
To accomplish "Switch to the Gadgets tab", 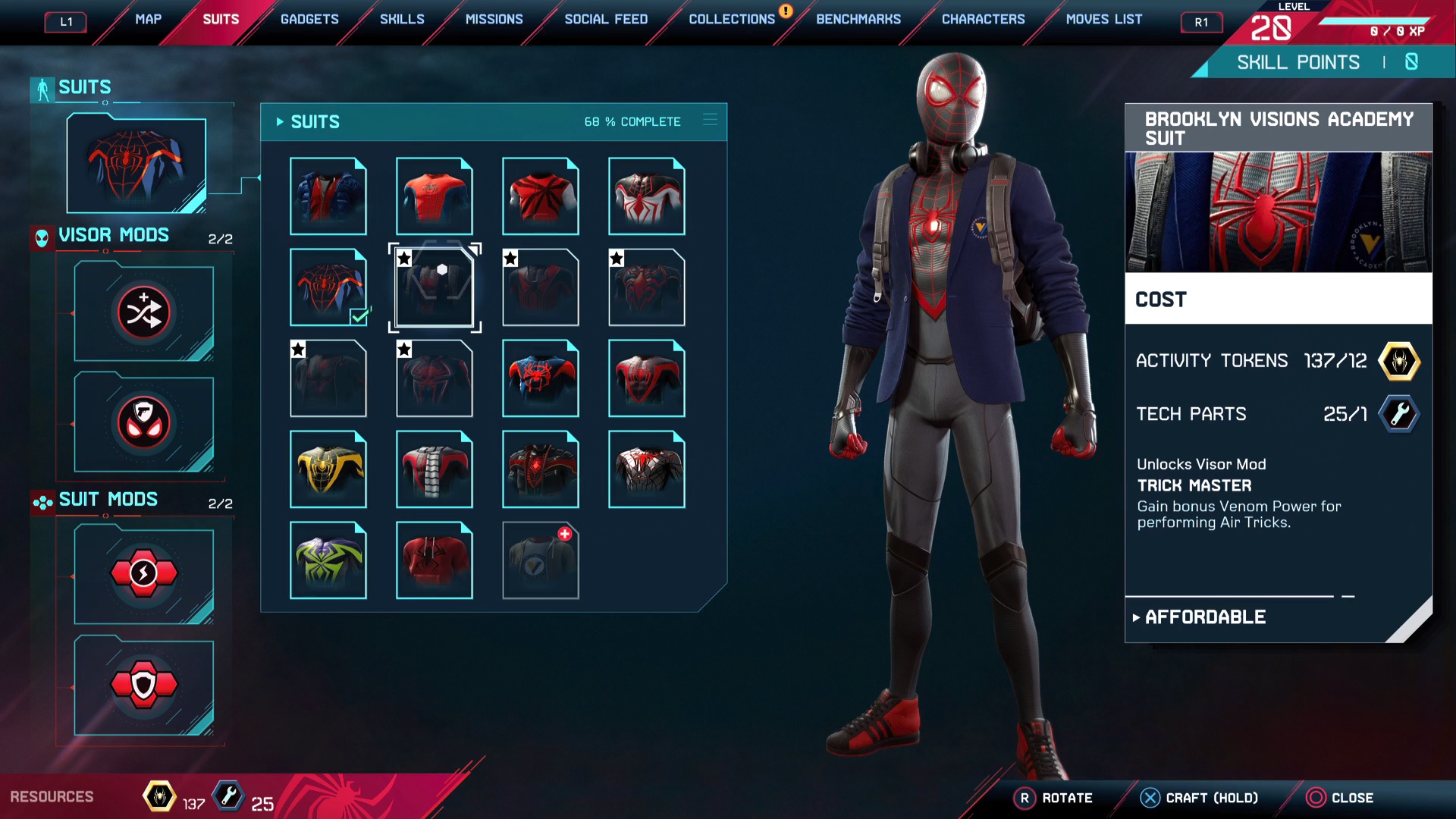I will [x=309, y=20].
